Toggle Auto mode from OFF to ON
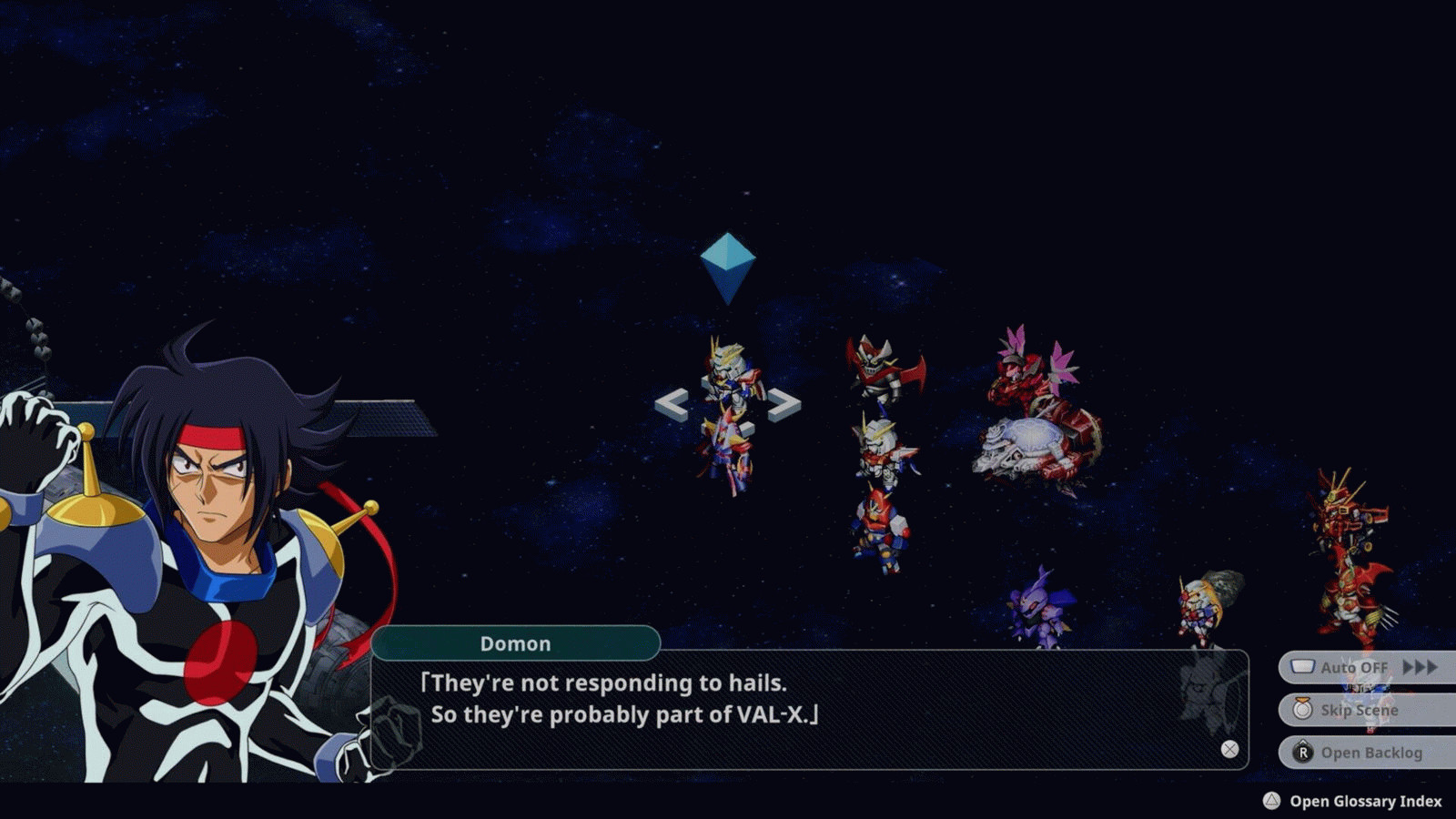Screen dimensions: 1456x819 point(1356,667)
